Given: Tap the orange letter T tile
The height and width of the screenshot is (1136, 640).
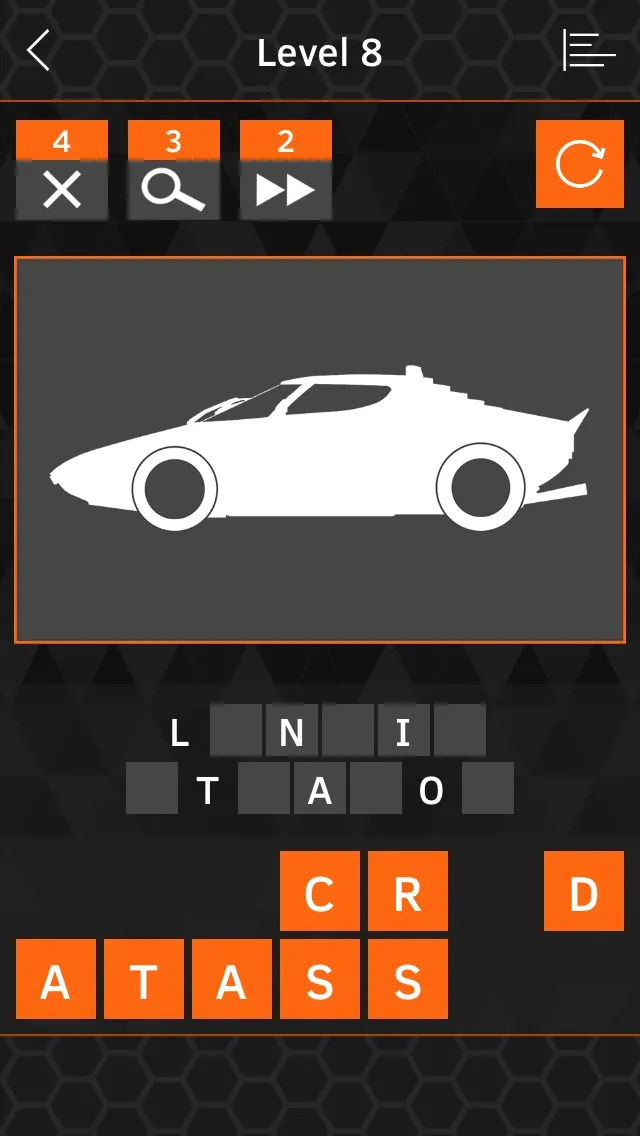Looking at the screenshot, I should click(144, 979).
